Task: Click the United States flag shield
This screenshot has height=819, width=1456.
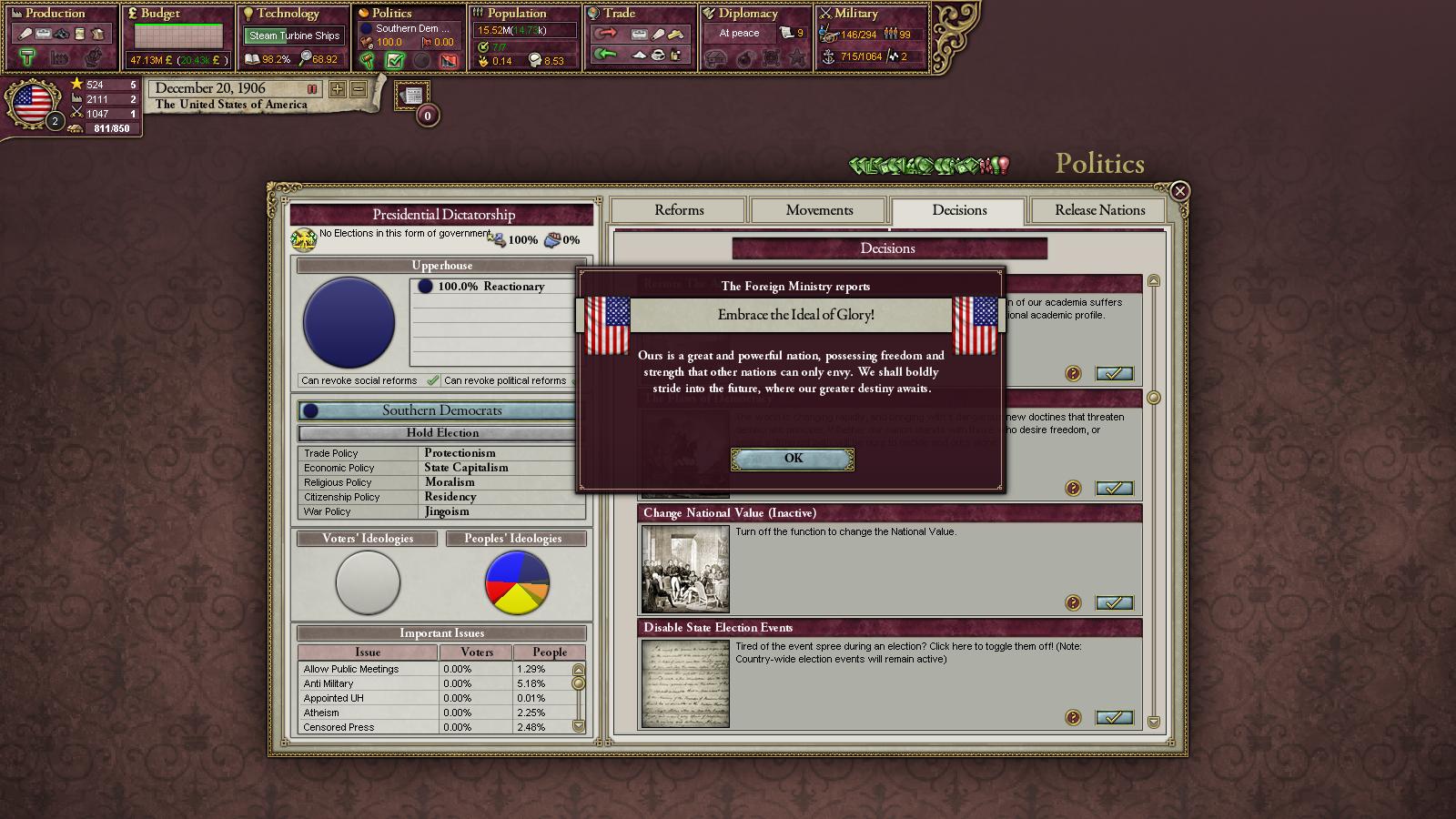Action: [33, 102]
